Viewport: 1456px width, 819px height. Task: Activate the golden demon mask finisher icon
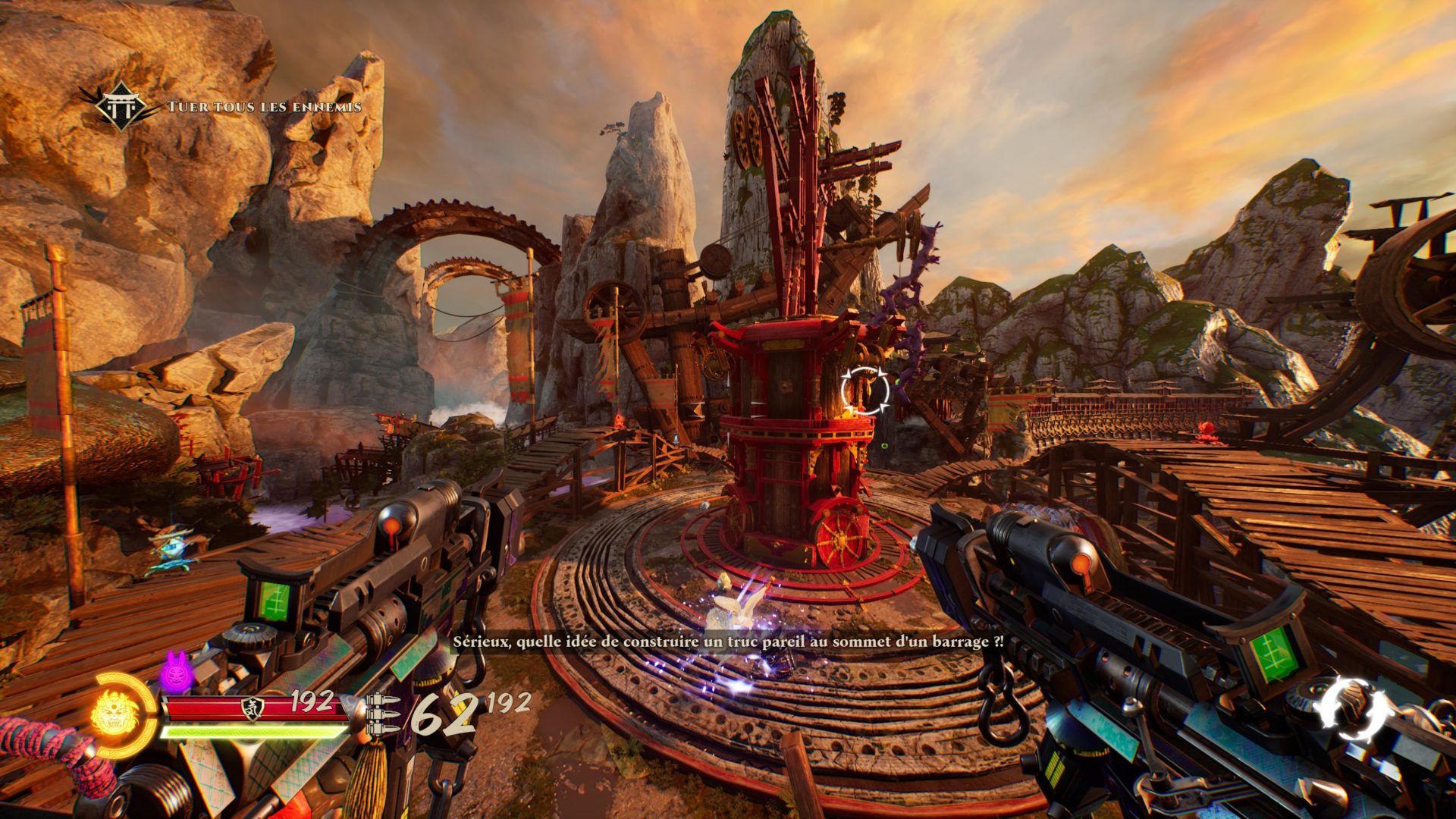coord(115,714)
